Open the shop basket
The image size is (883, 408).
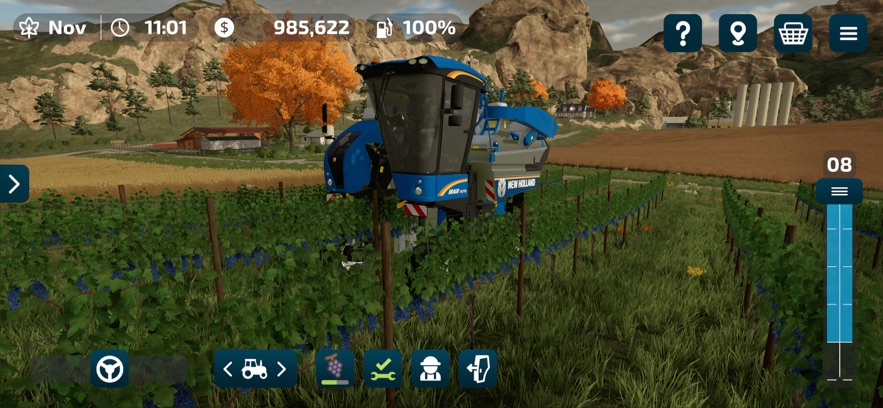point(793,34)
